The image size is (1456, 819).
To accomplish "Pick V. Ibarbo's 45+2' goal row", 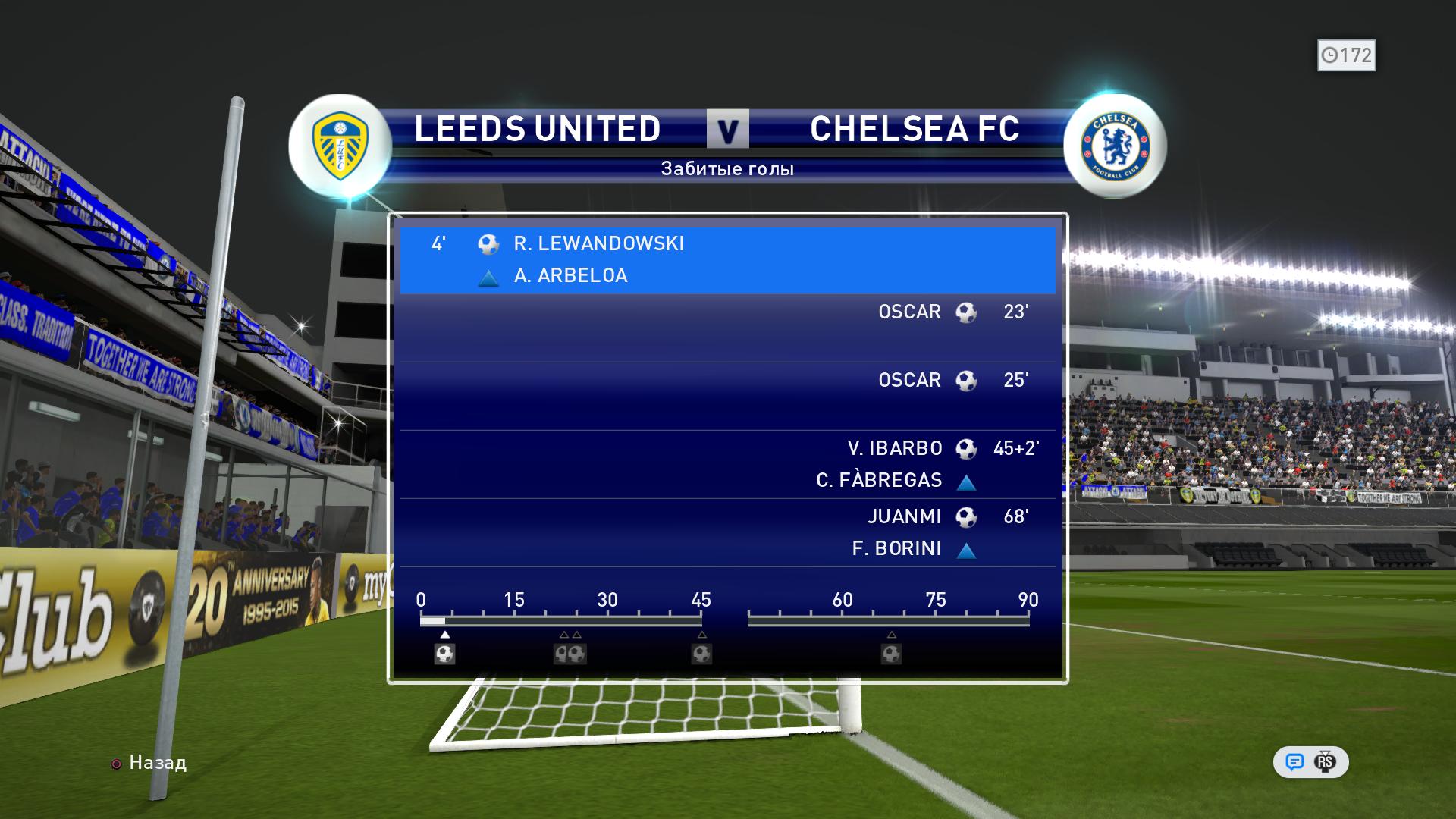I will click(726, 463).
